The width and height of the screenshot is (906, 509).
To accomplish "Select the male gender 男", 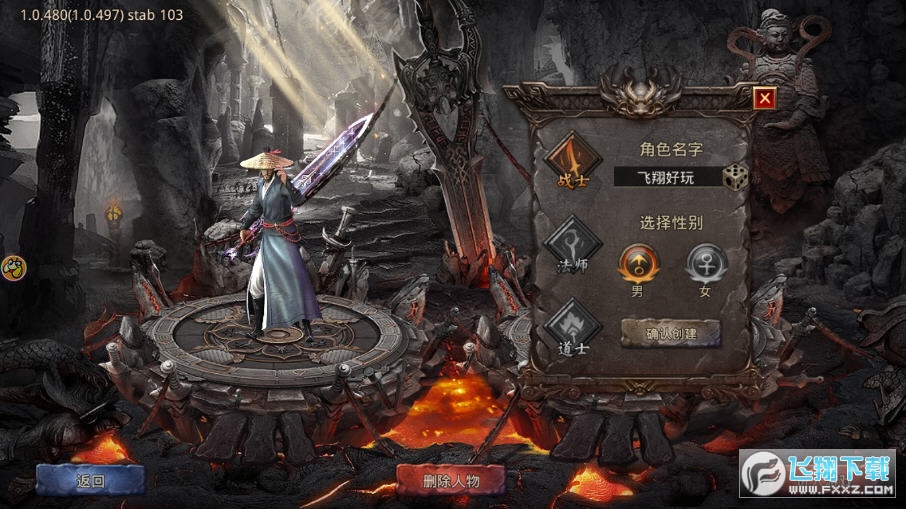I will (x=637, y=264).
